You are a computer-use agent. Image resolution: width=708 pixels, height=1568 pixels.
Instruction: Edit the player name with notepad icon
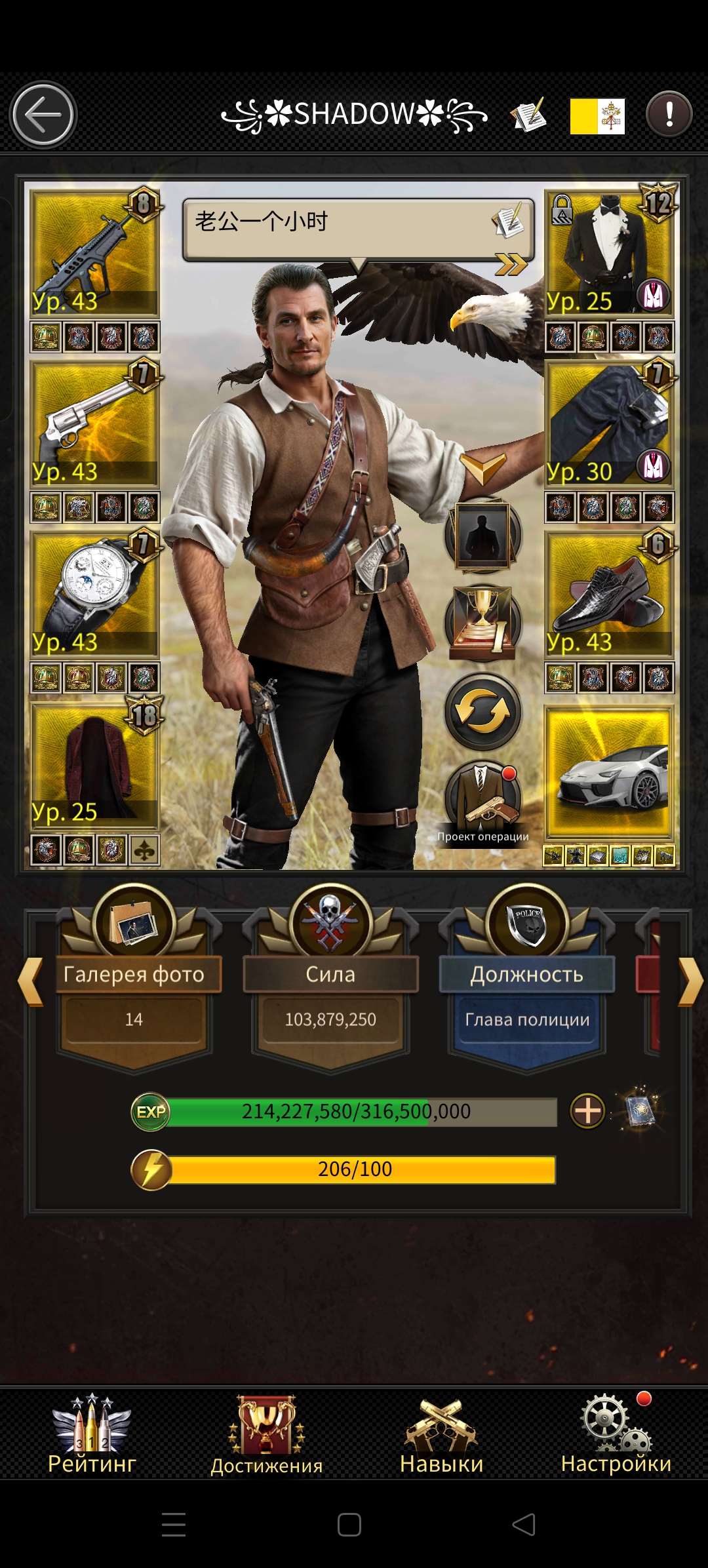point(528,115)
